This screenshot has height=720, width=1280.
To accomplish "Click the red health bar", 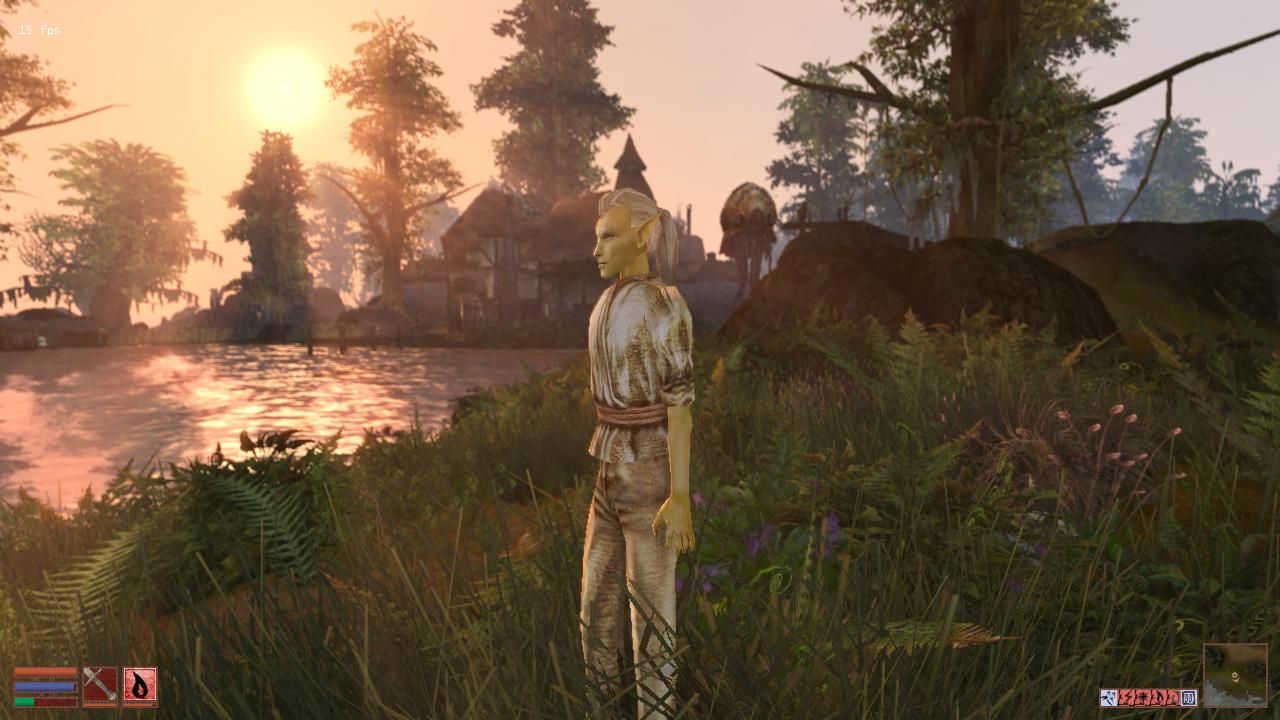I will (44, 671).
